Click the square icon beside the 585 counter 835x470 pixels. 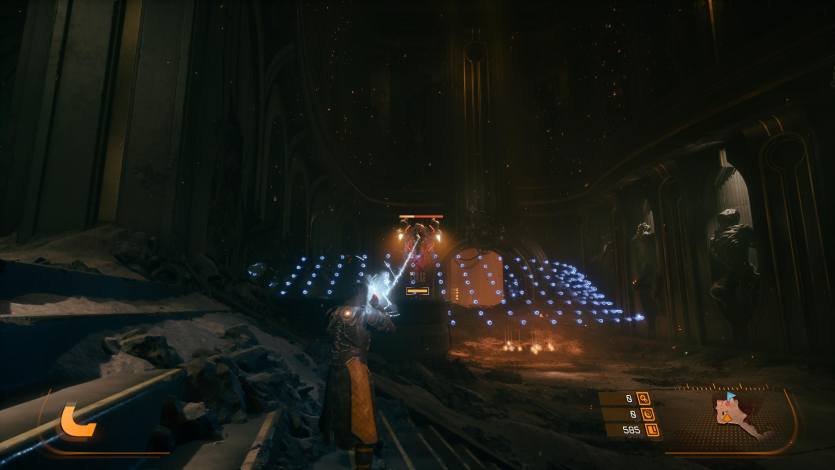[x=652, y=430]
